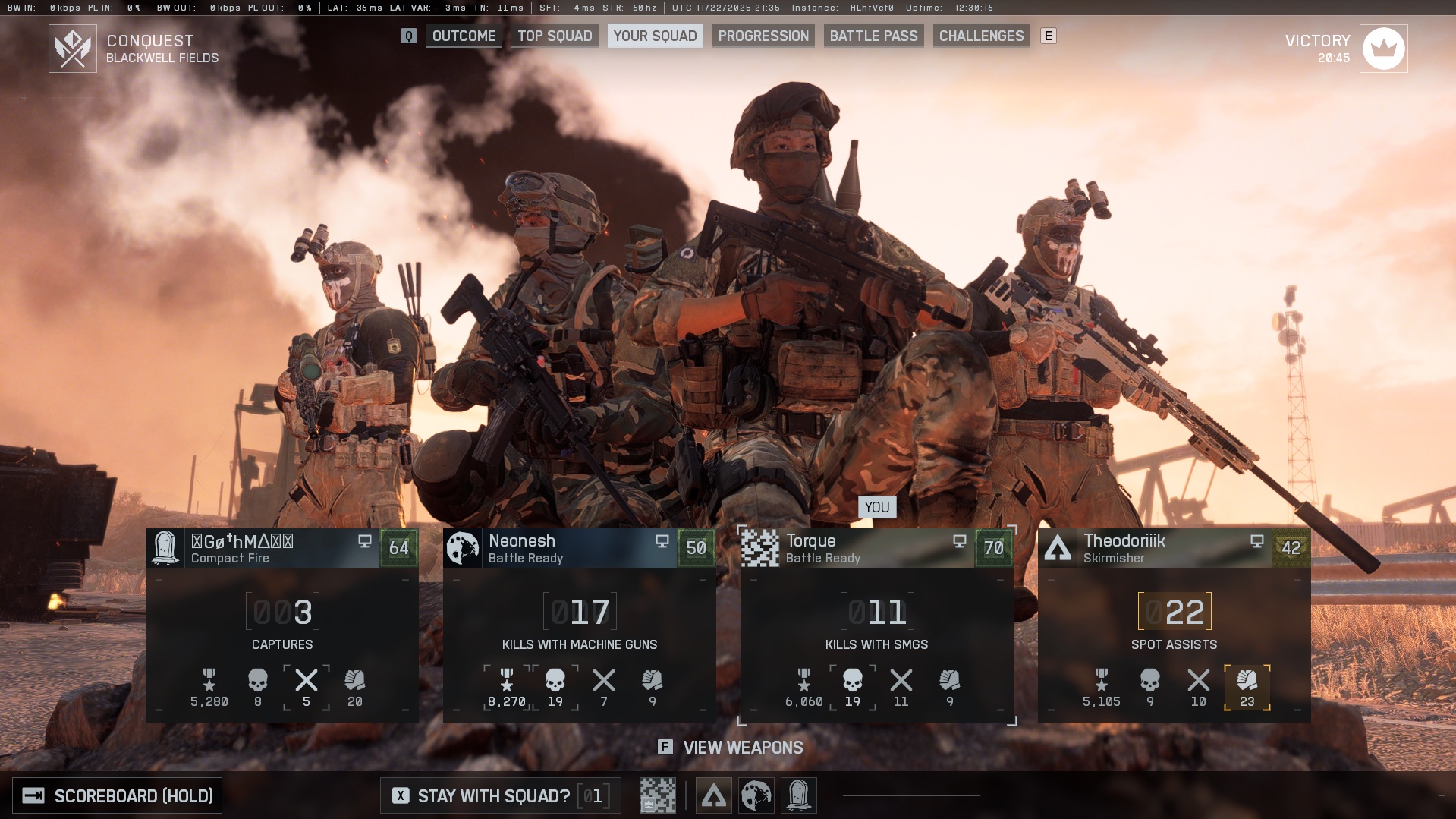Open the Top Squad tab
The height and width of the screenshot is (819, 1456).
[555, 36]
